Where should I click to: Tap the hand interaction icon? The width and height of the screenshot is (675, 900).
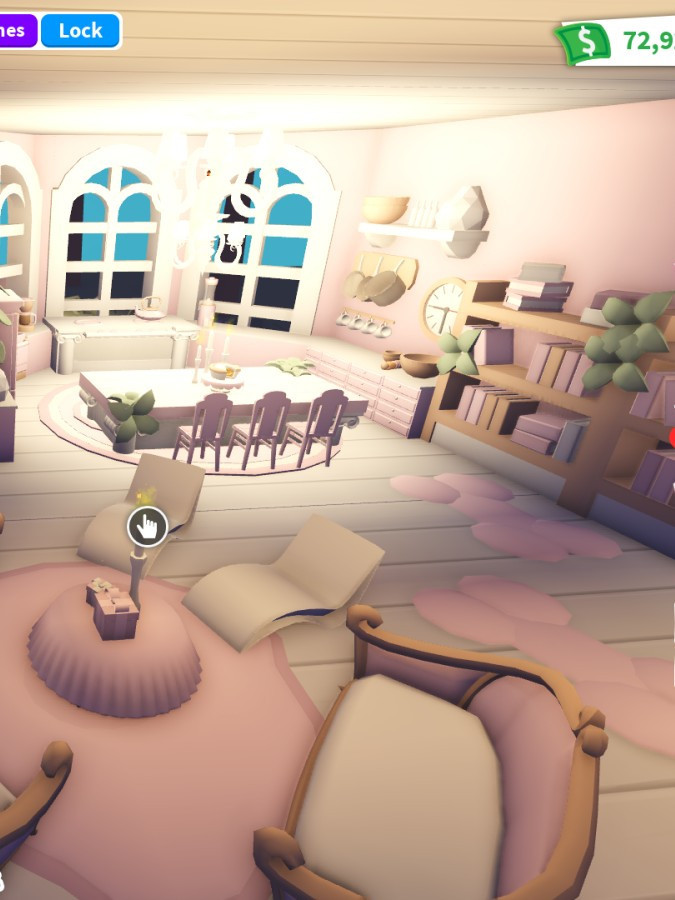(x=147, y=526)
